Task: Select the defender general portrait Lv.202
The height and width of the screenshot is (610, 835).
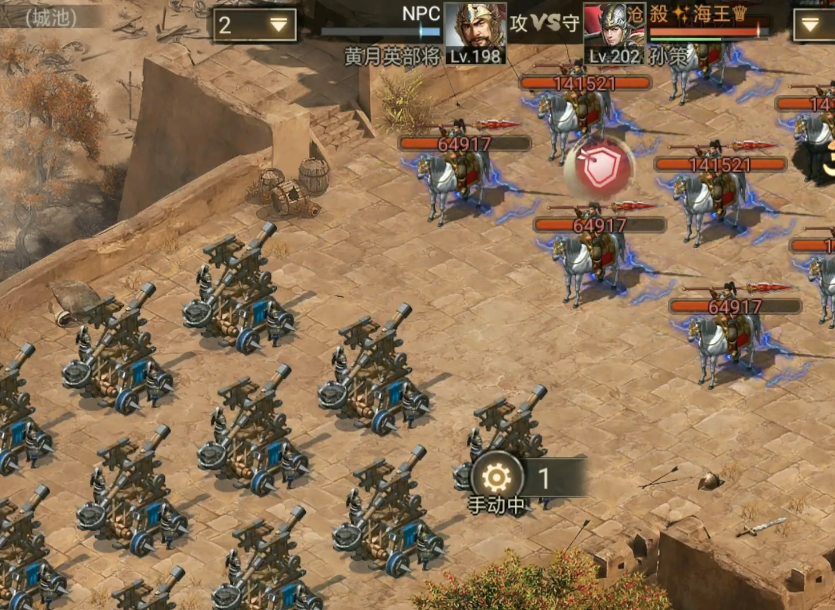Action: click(x=613, y=32)
